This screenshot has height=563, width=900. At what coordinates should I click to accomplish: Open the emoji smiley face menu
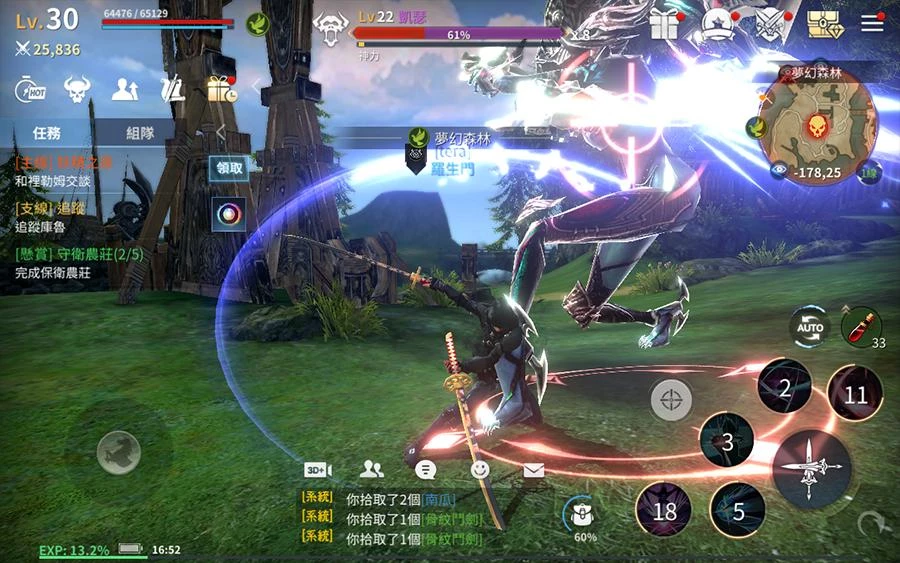point(480,469)
